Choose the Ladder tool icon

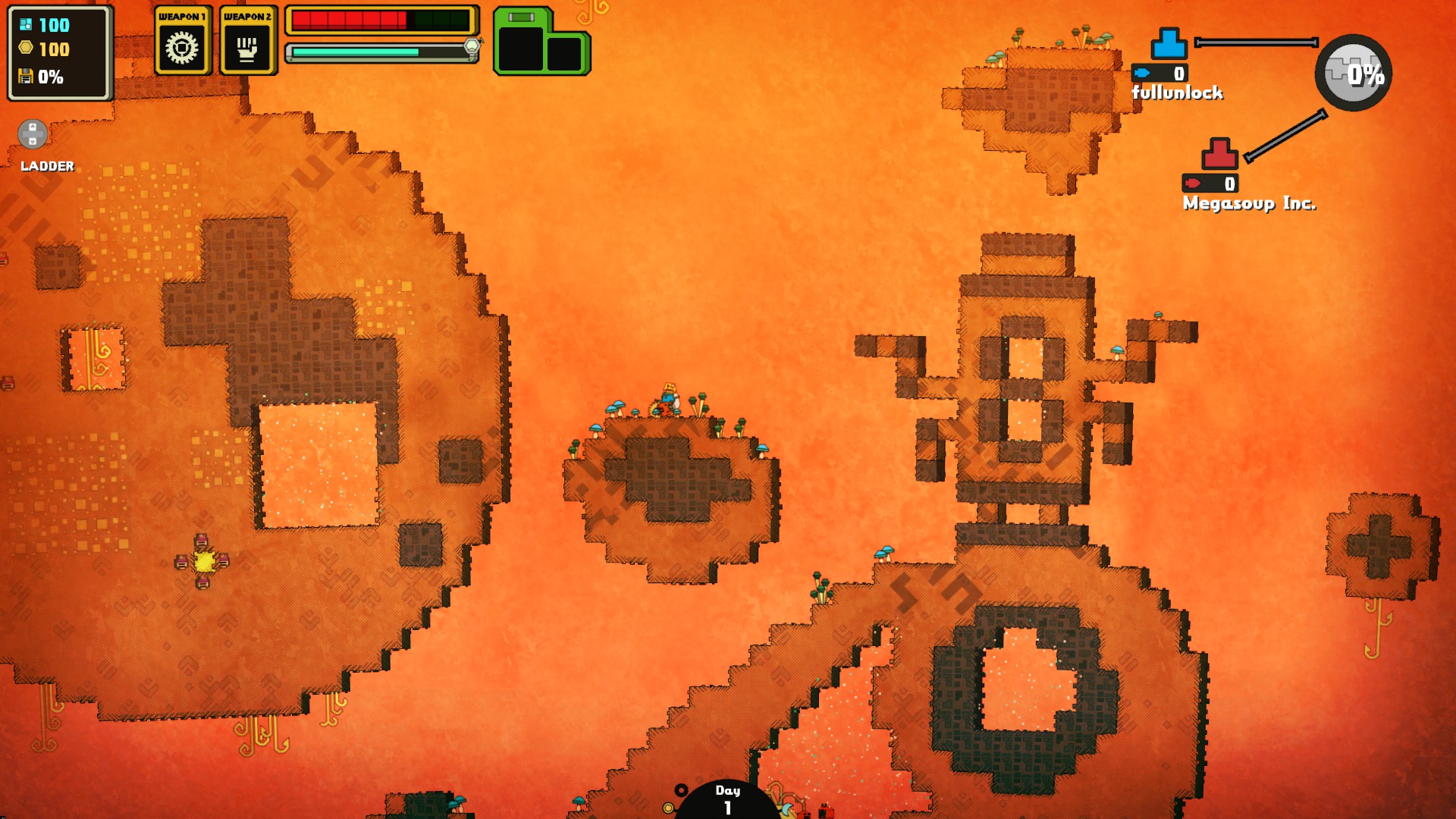33,135
